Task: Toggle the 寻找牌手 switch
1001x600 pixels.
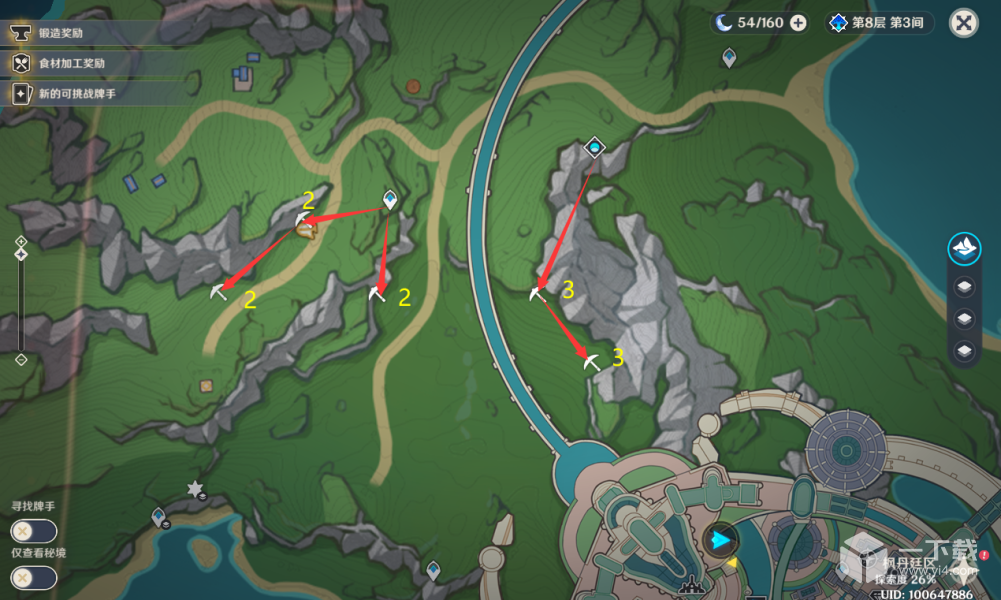Action: point(33,532)
